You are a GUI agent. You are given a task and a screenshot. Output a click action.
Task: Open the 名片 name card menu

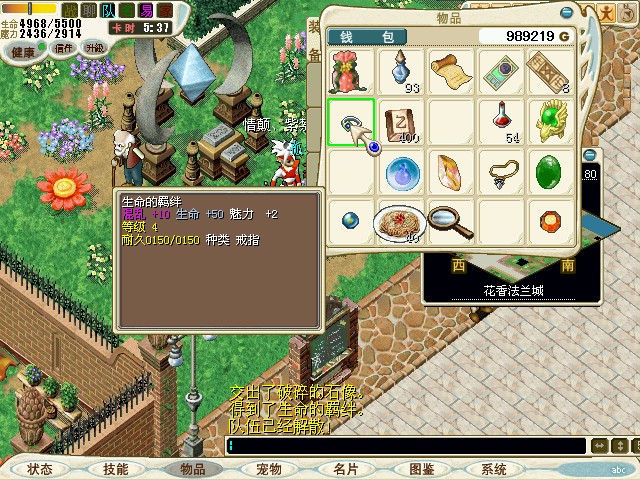click(x=345, y=468)
